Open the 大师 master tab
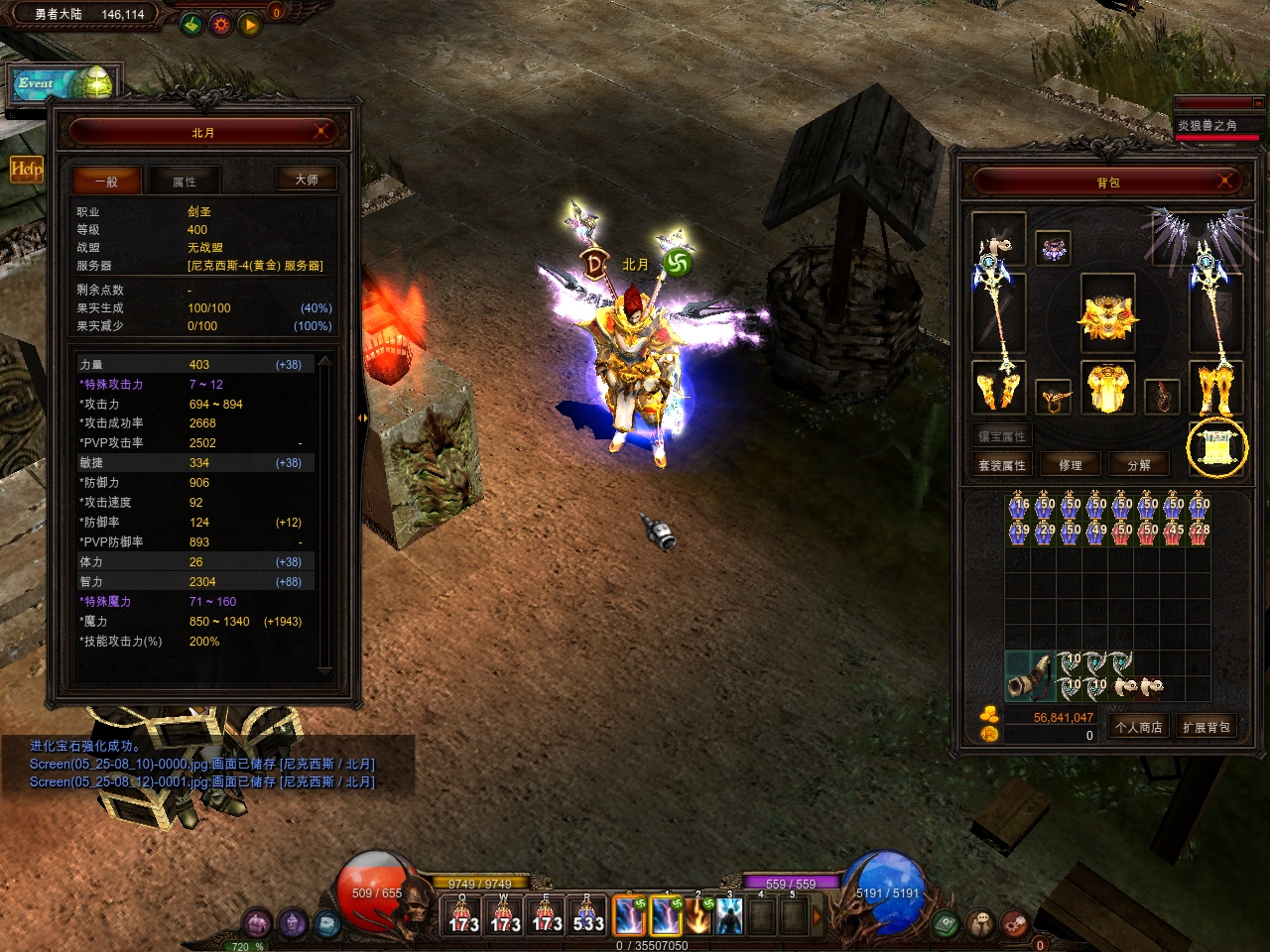 (307, 179)
